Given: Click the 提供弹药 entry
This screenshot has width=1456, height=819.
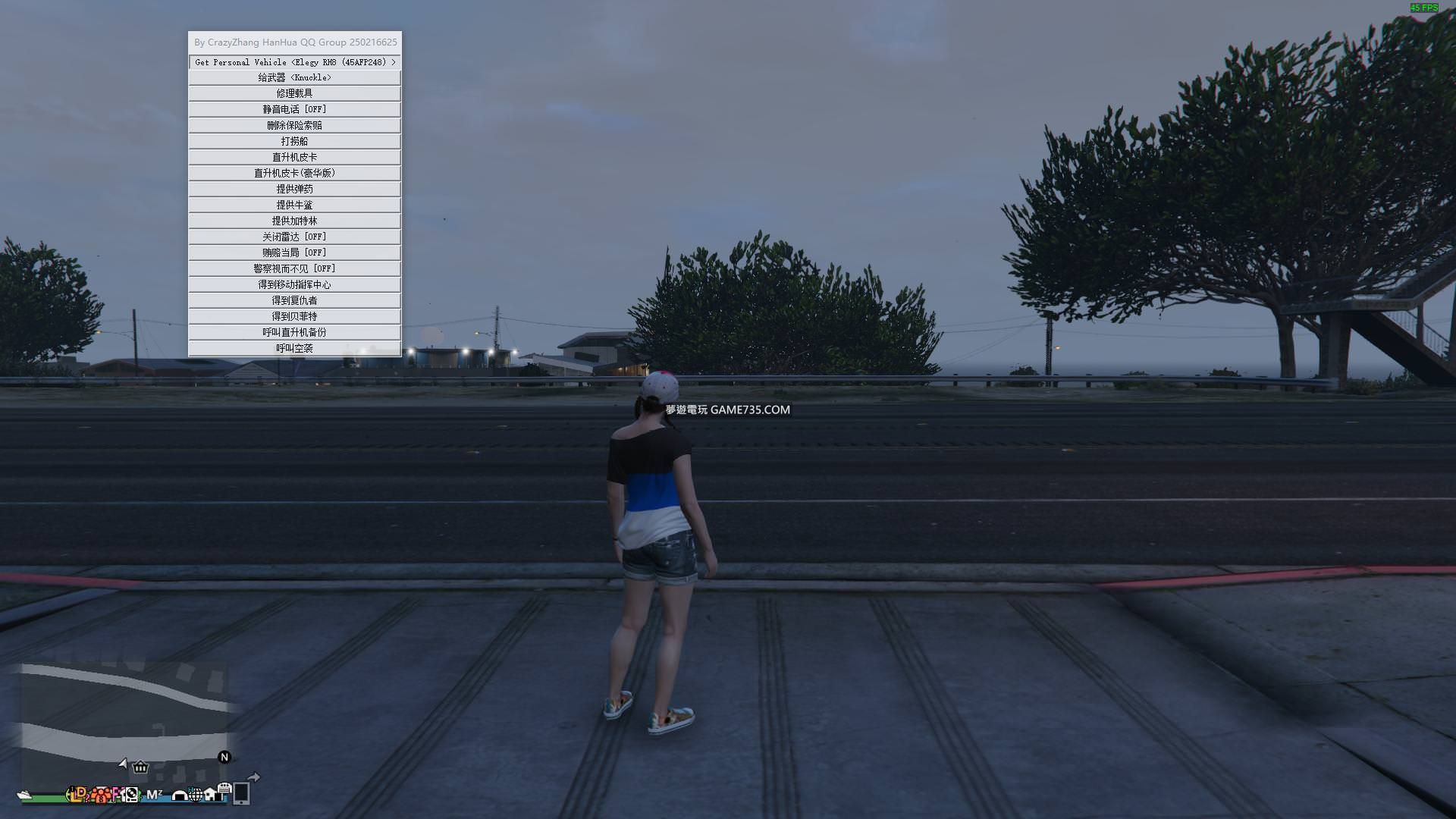Looking at the screenshot, I should coord(294,189).
